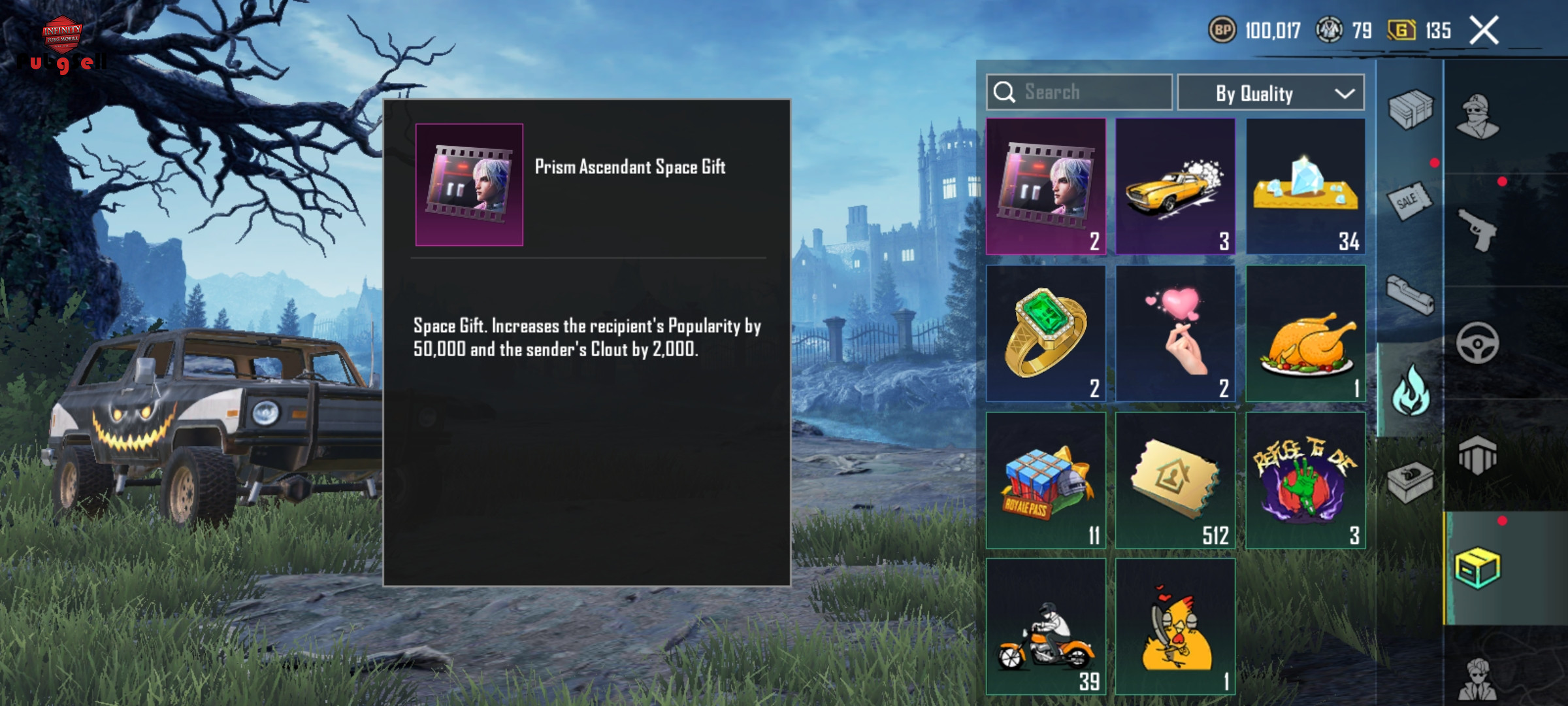Image resolution: width=1568 pixels, height=706 pixels.
Task: Select the yellow chicken with pan item
Action: [x=1175, y=626]
